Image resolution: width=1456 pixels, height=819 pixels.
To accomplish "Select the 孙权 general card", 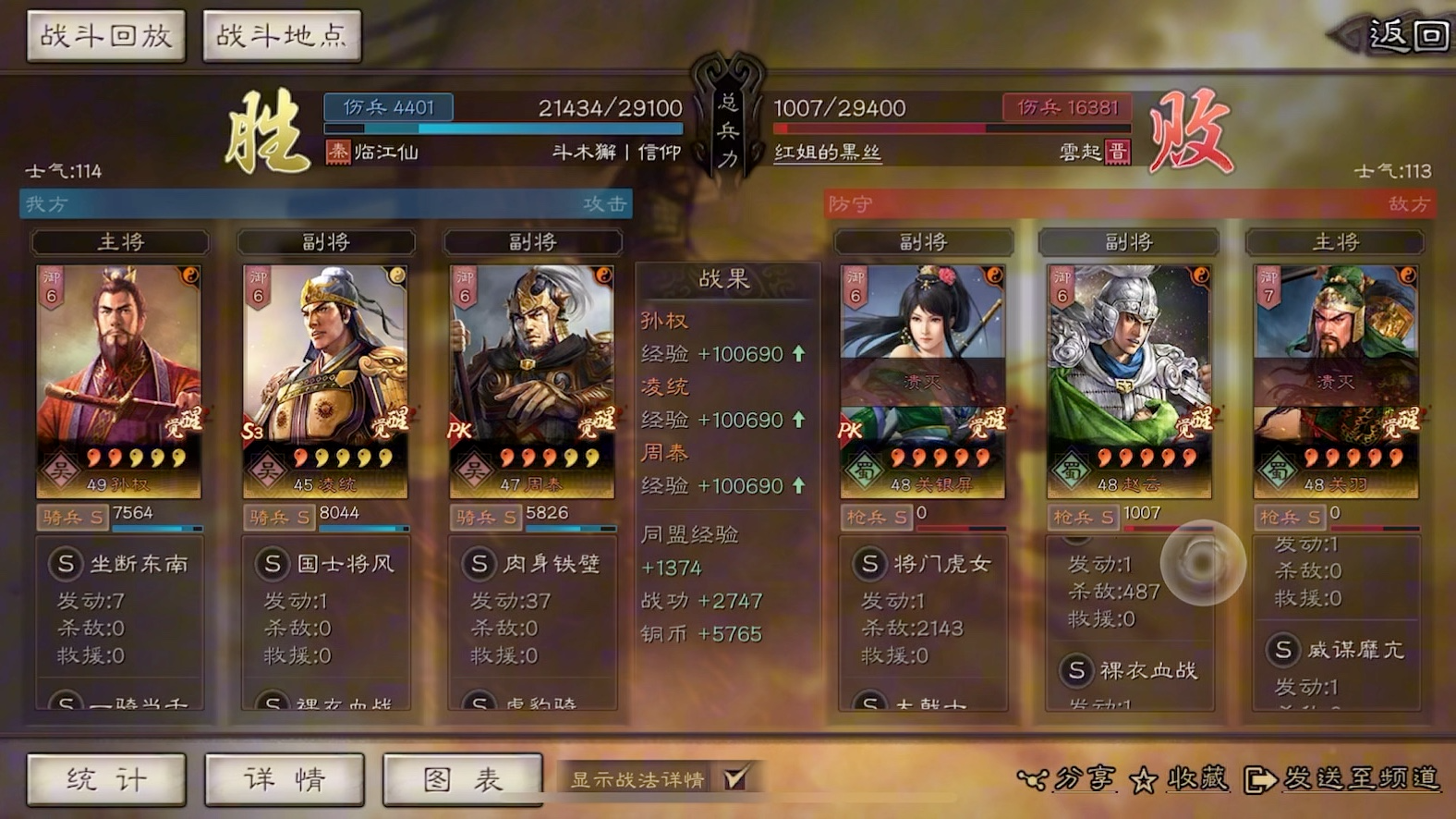I will 118,381.
